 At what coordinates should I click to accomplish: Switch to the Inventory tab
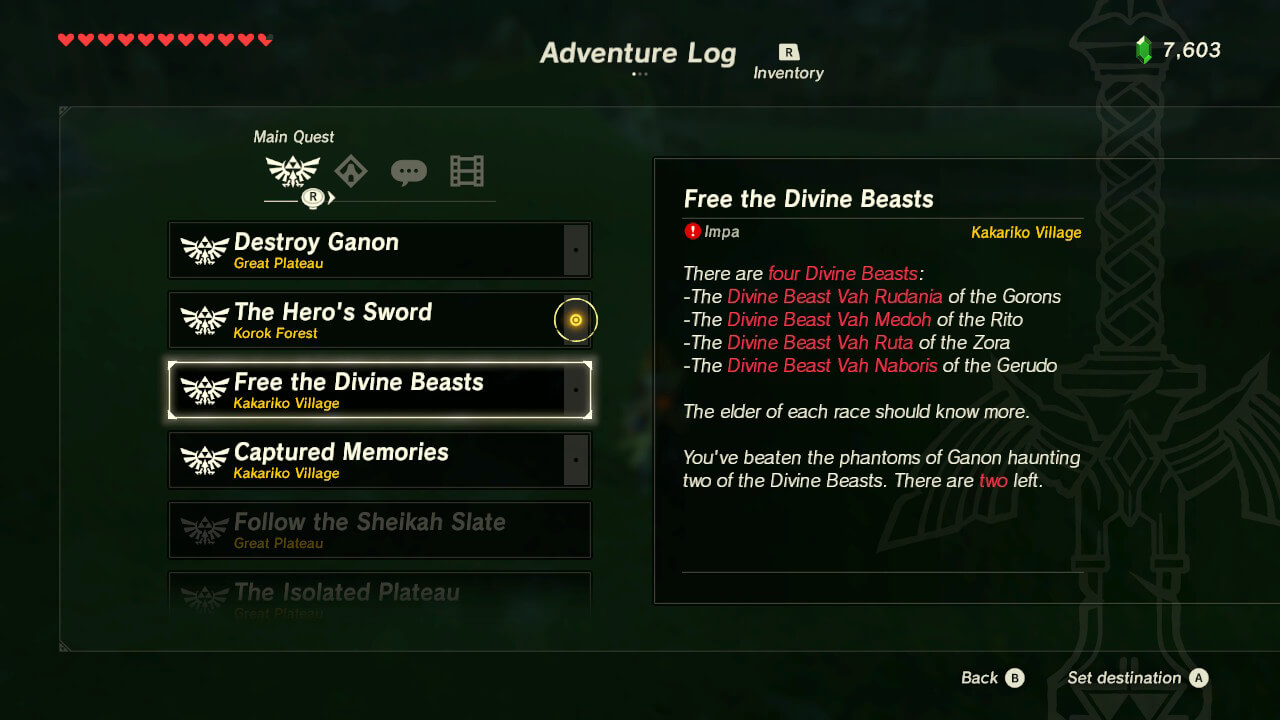pos(788,58)
